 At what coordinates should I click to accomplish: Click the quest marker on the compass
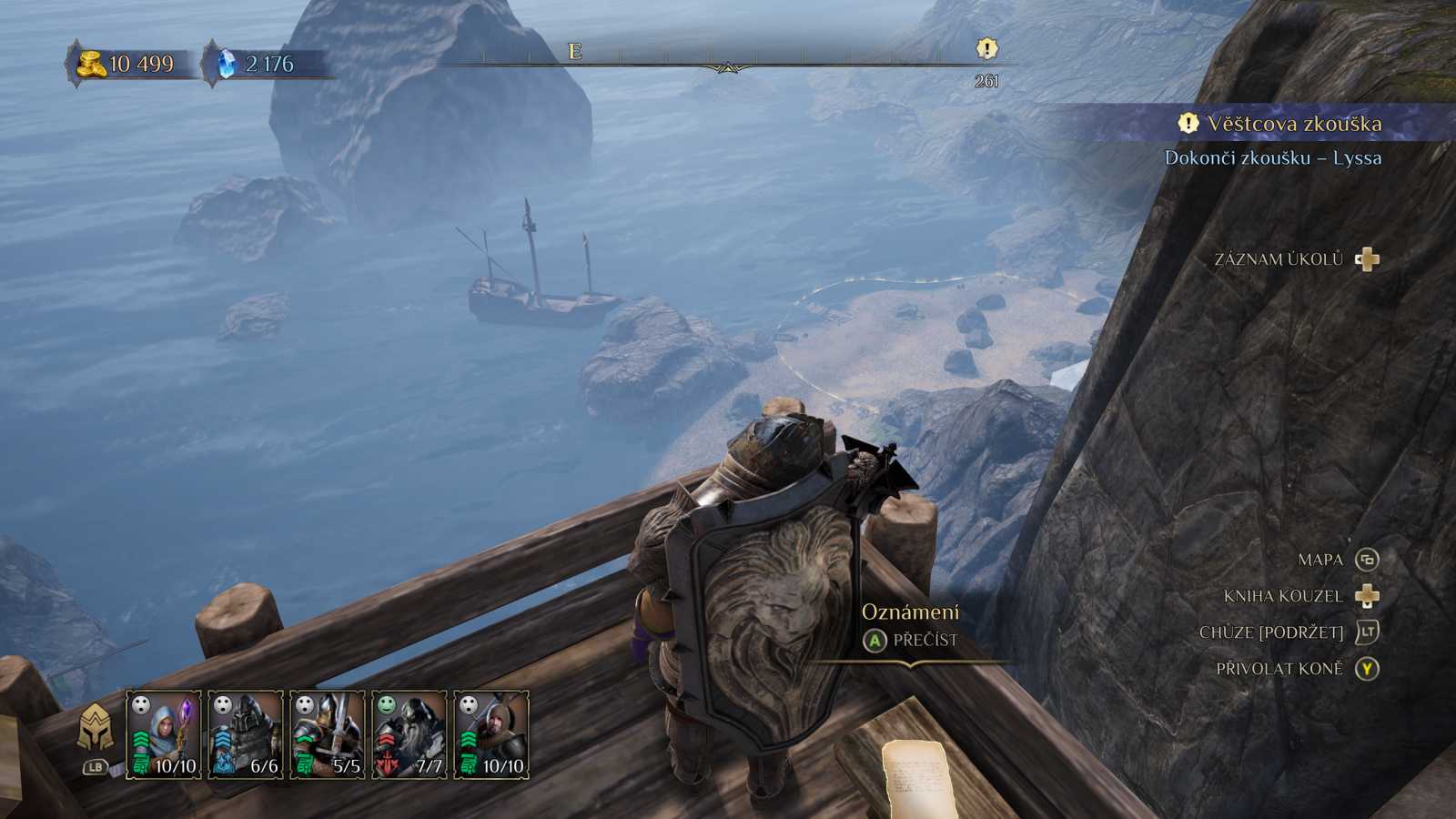(x=986, y=49)
